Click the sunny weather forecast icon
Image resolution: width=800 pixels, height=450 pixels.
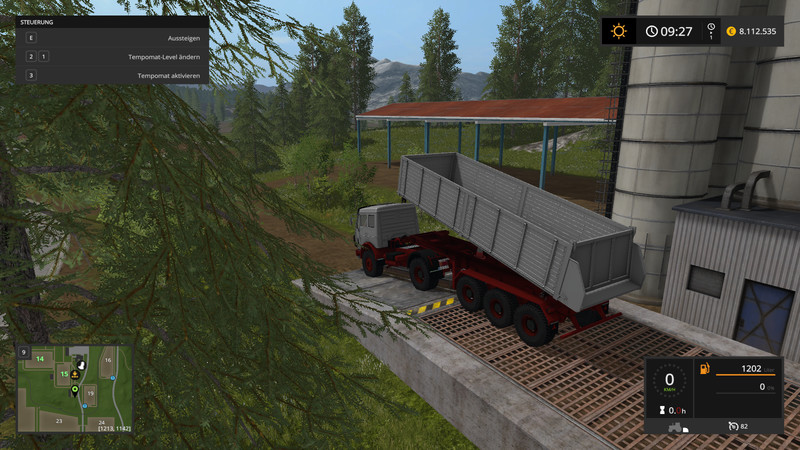[x=618, y=31]
